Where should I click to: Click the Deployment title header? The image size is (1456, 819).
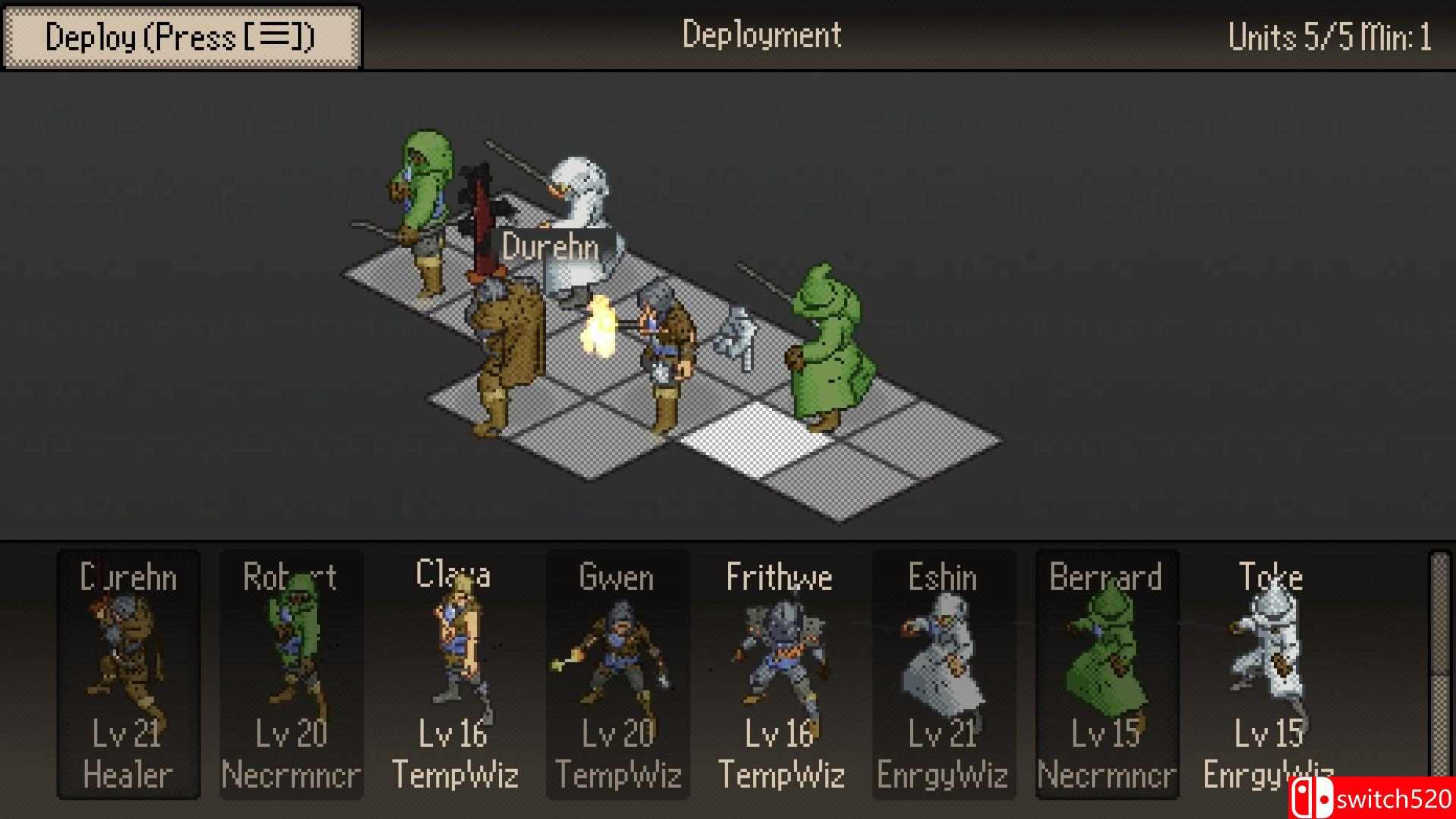click(761, 34)
